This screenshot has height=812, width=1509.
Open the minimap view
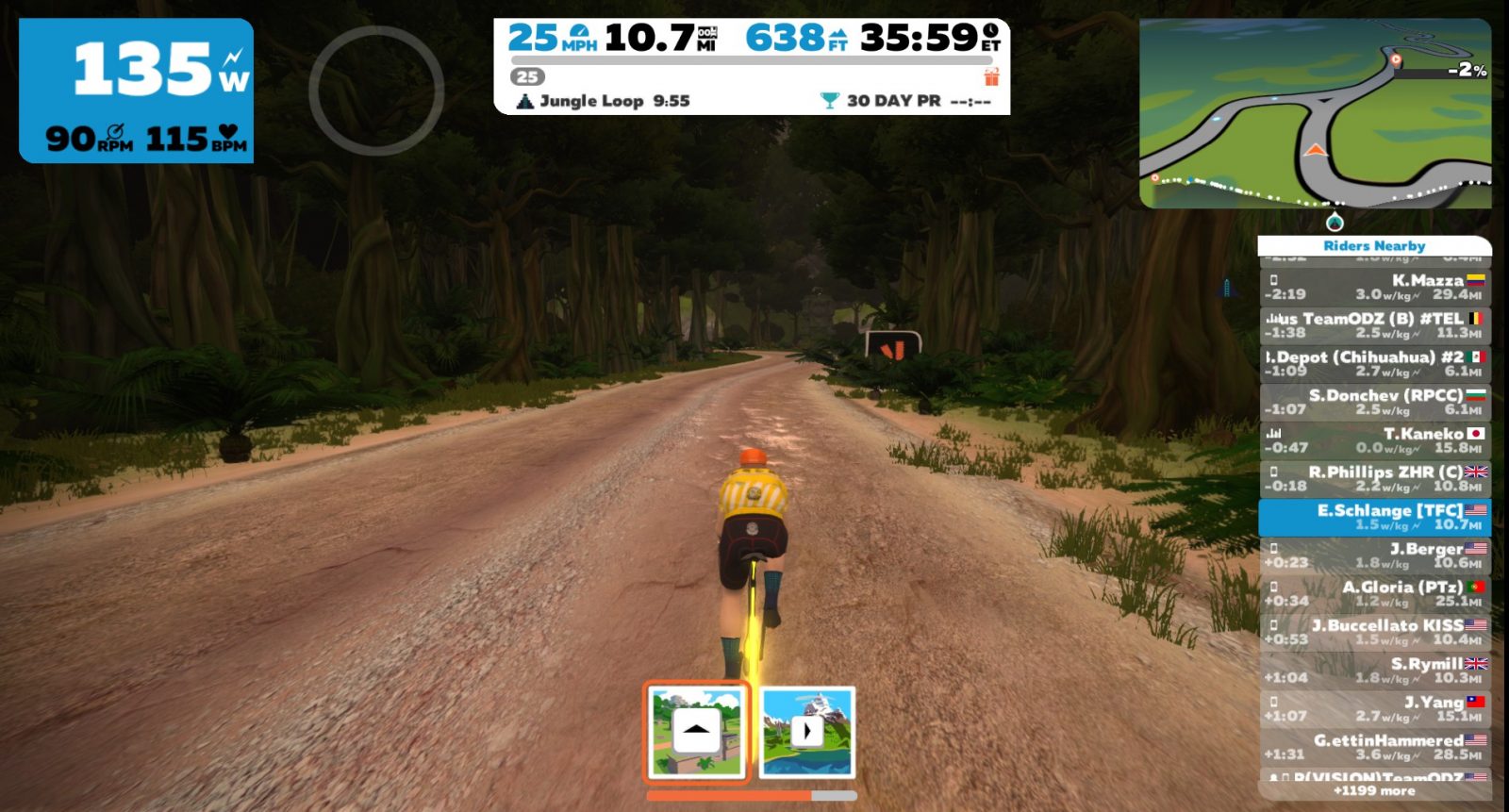1315,113
